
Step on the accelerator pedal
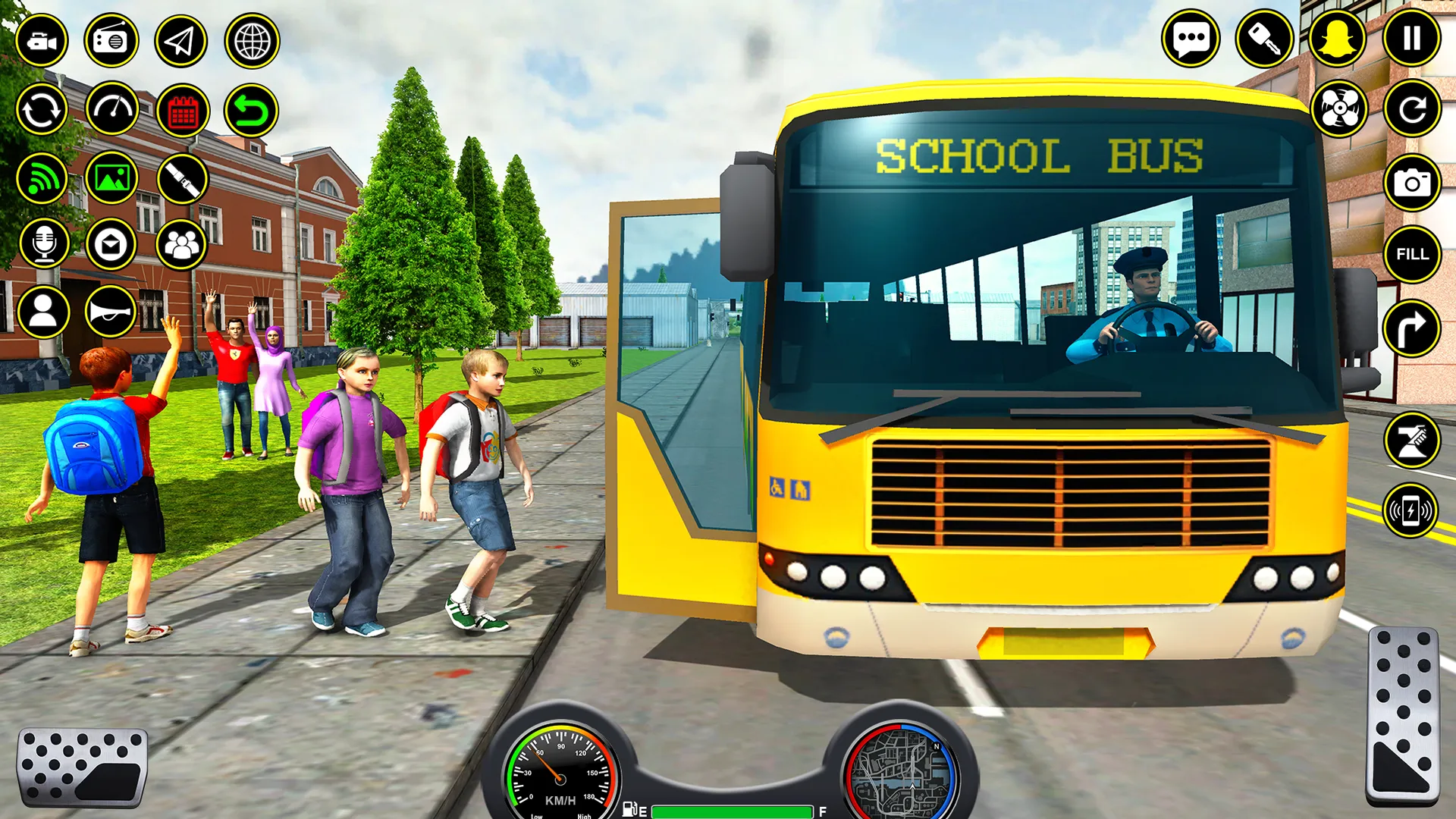1403,715
